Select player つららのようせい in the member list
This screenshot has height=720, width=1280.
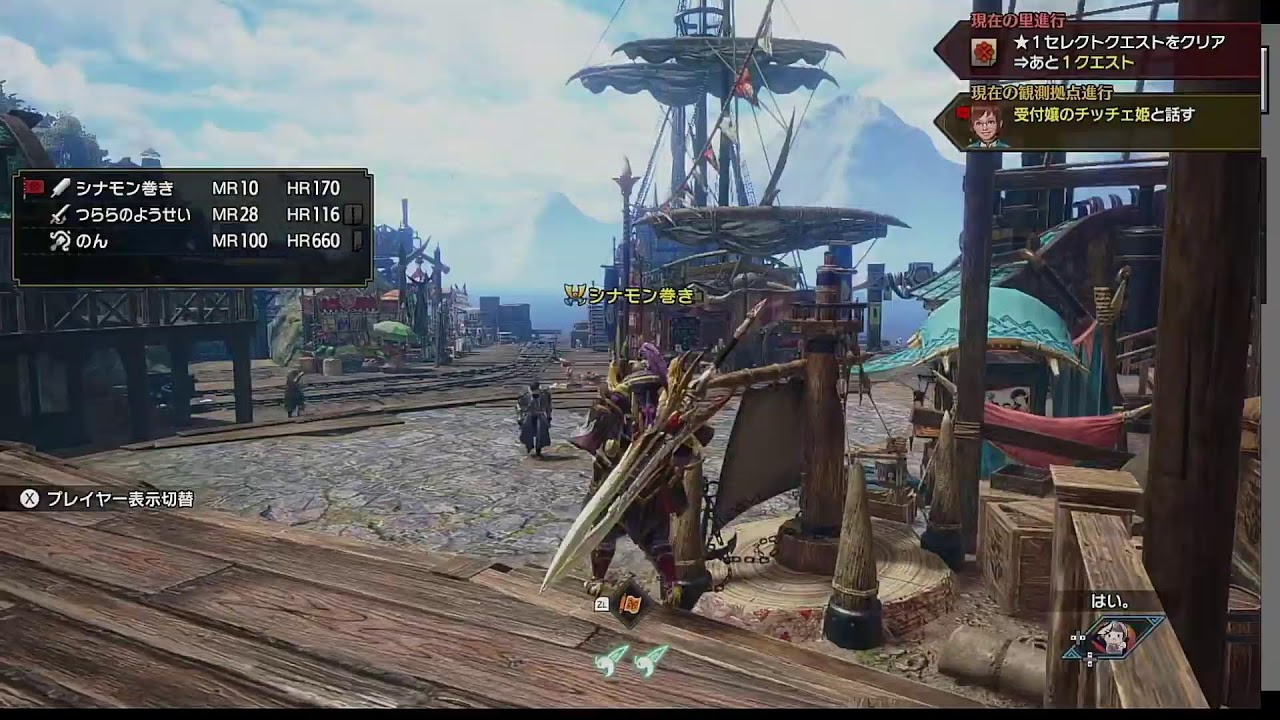tap(133, 214)
